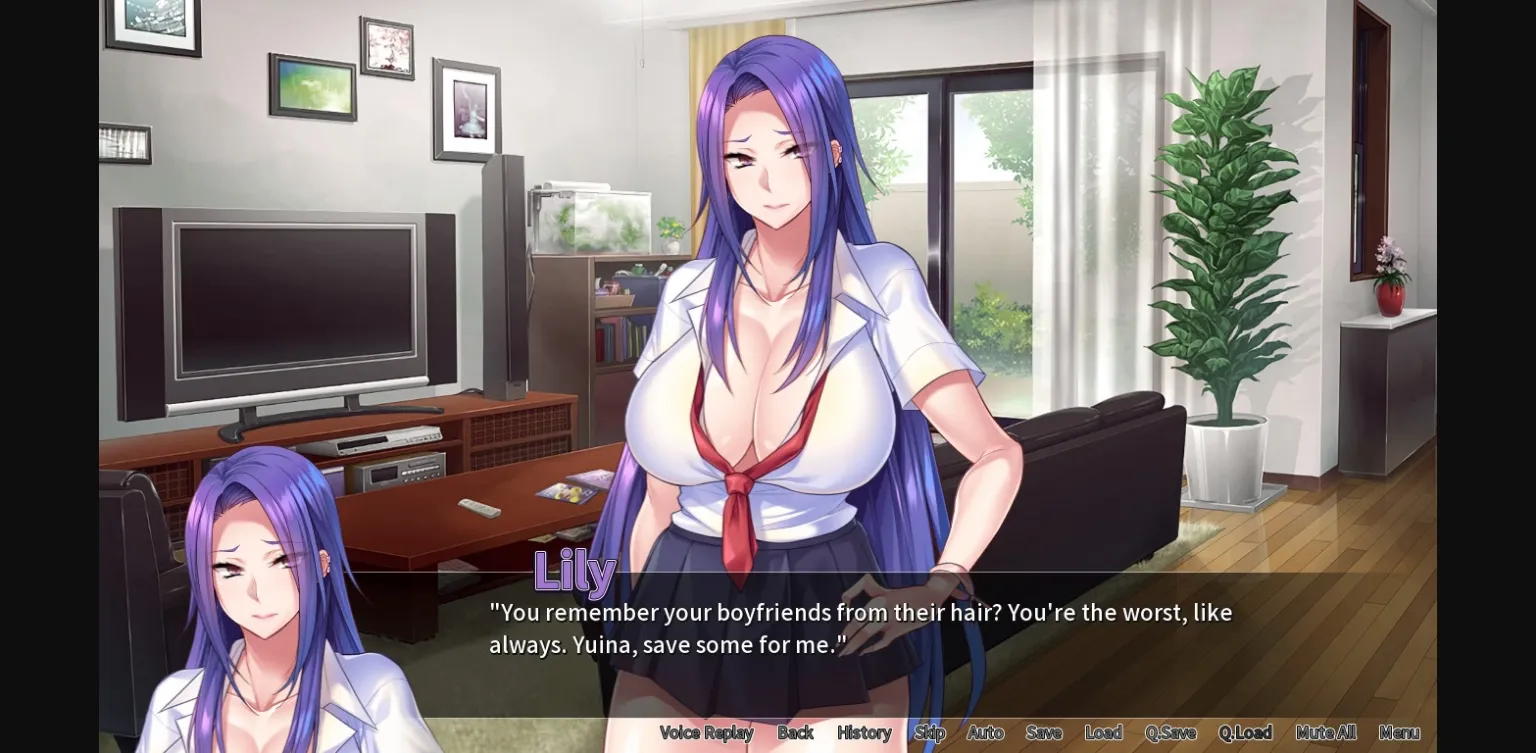
Task: Perform a Q.Load quick load
Action: point(1245,732)
